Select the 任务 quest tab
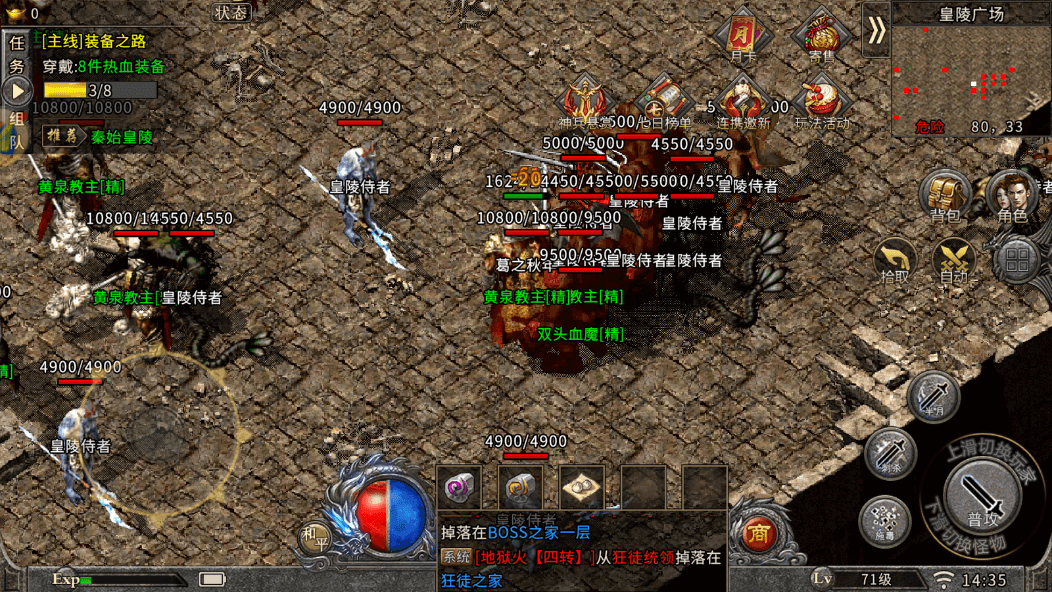This screenshot has width=1052, height=592. coord(17,55)
